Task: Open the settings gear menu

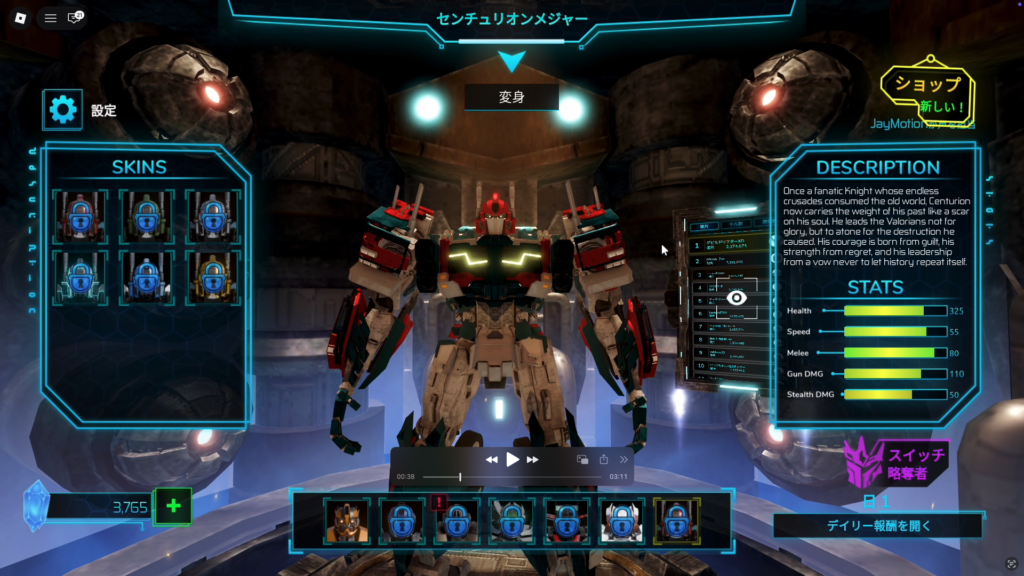Action: [x=63, y=110]
